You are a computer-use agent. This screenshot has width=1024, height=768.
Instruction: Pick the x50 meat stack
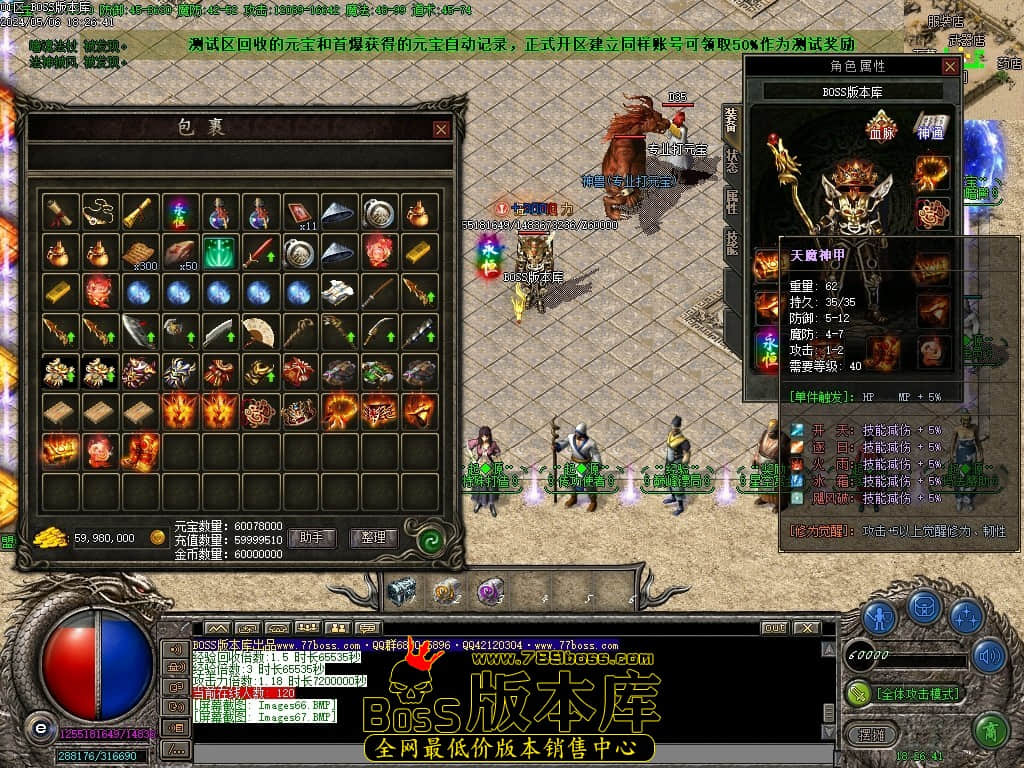[179, 252]
